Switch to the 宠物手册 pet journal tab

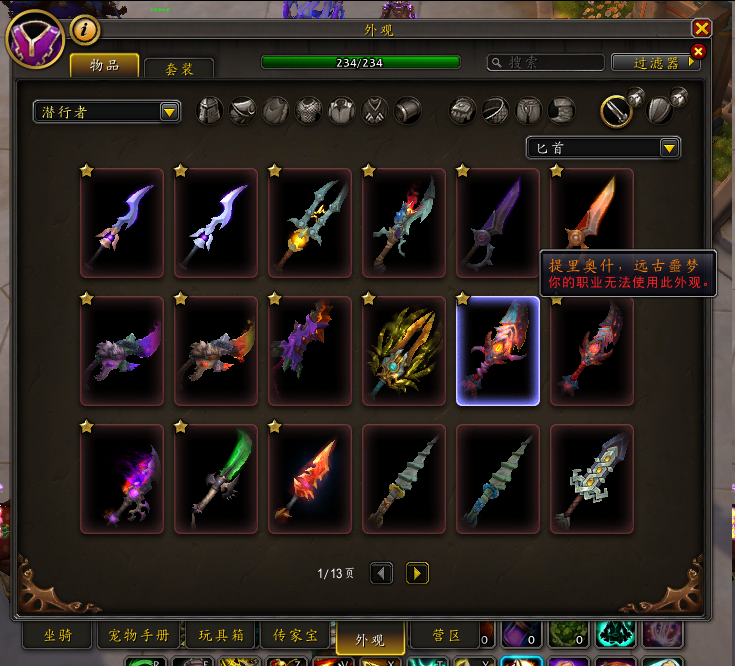[x=140, y=635]
